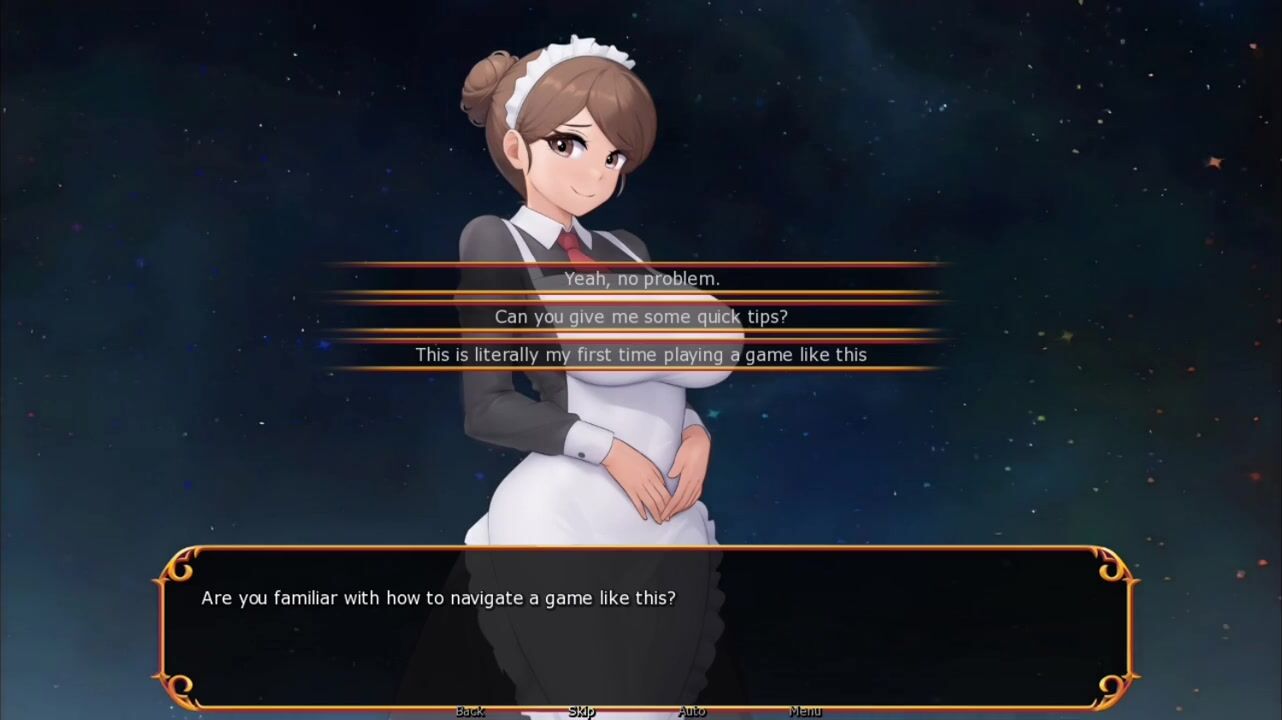The image size is (1282, 720).
Task: Toggle Auto dialogue advance
Action: point(692,711)
